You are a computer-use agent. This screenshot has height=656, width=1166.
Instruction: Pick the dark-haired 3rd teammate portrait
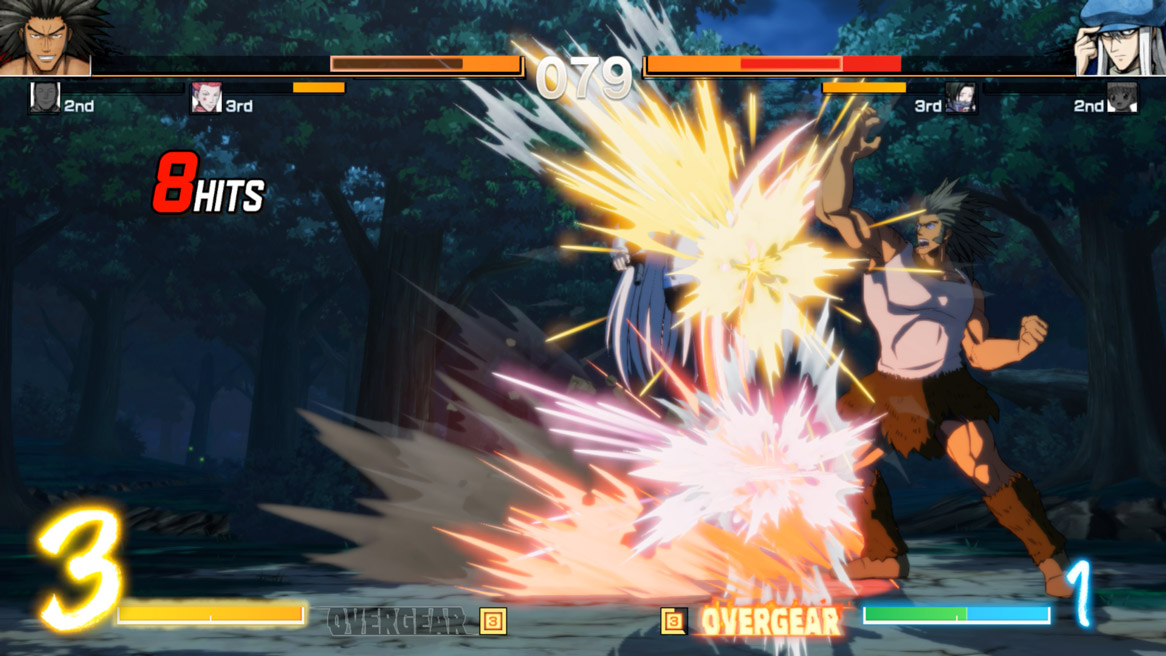tap(960, 98)
